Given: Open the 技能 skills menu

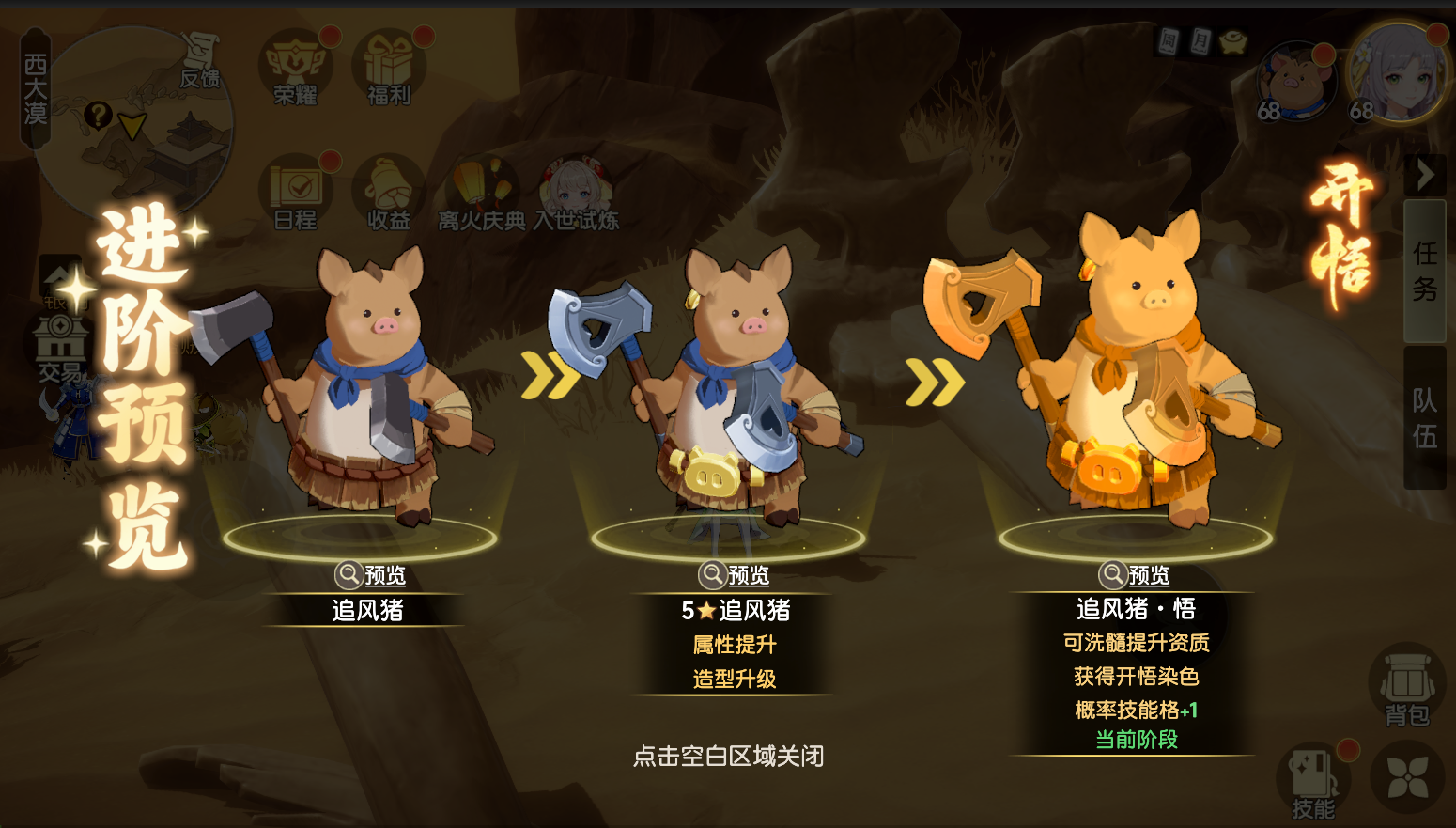Looking at the screenshot, I should tap(1313, 782).
